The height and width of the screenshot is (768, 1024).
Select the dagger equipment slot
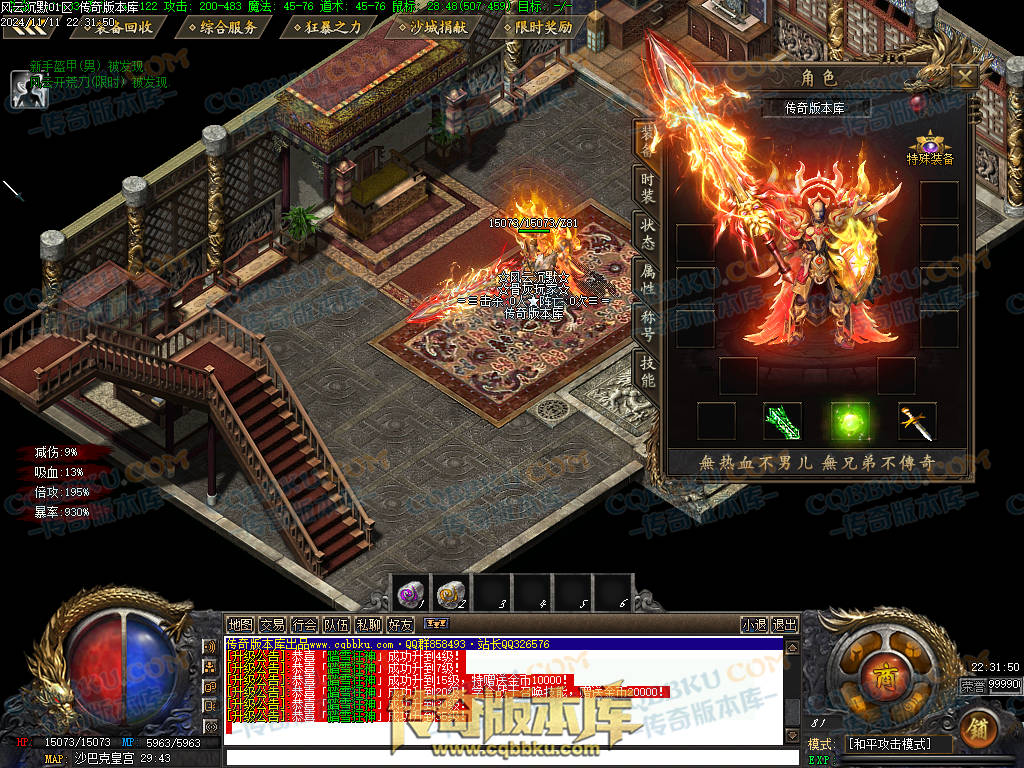click(916, 421)
